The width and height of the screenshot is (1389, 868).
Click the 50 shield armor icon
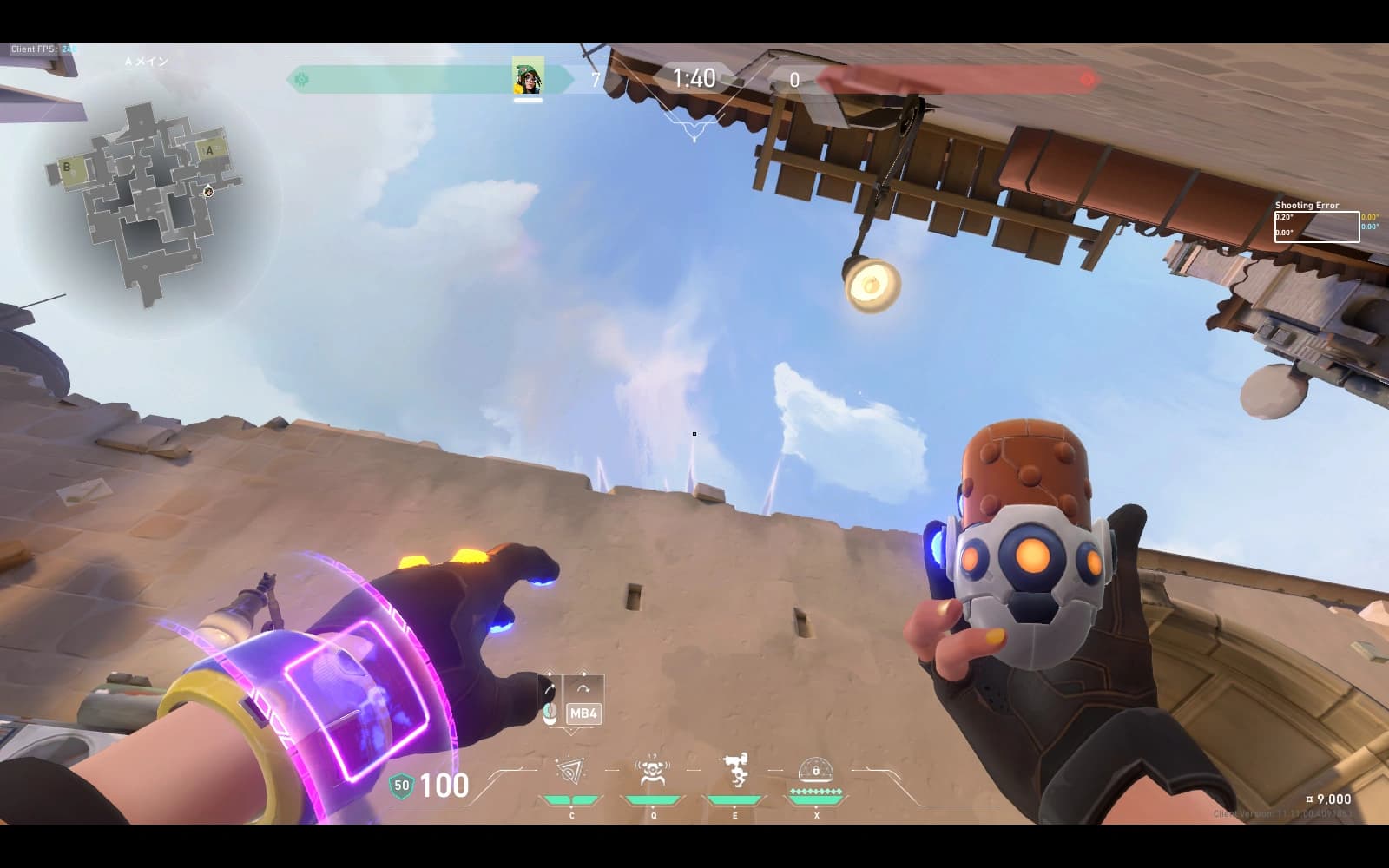click(401, 786)
